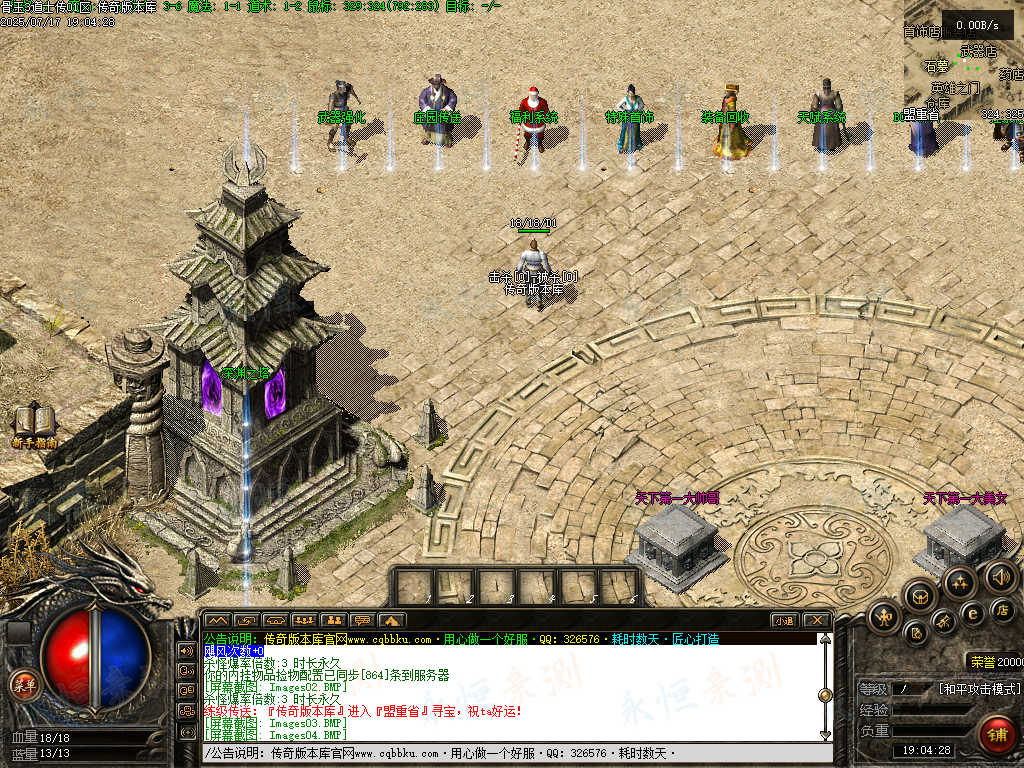
Task: Open the red 铺 shop button
Action: pos(996,734)
